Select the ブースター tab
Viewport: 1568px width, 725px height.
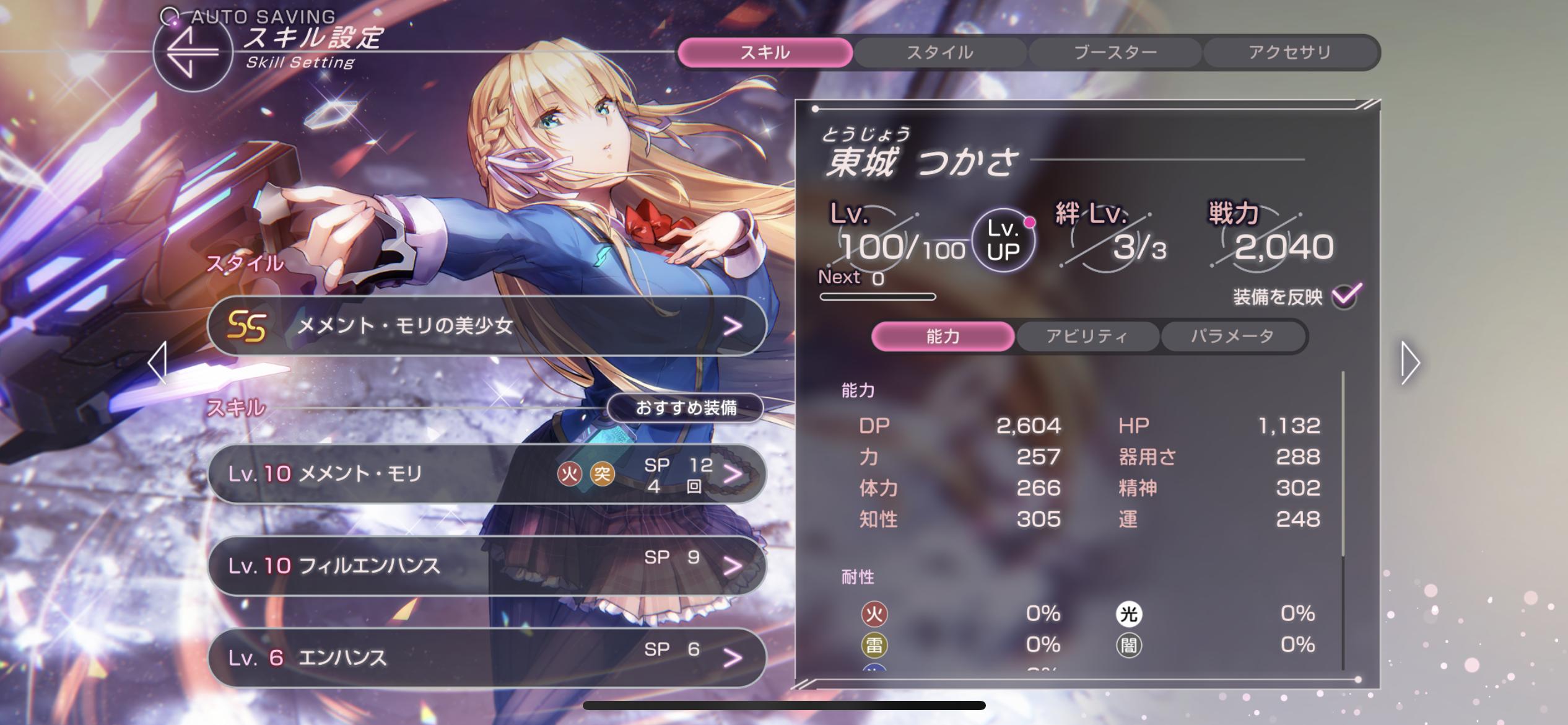1115,53
